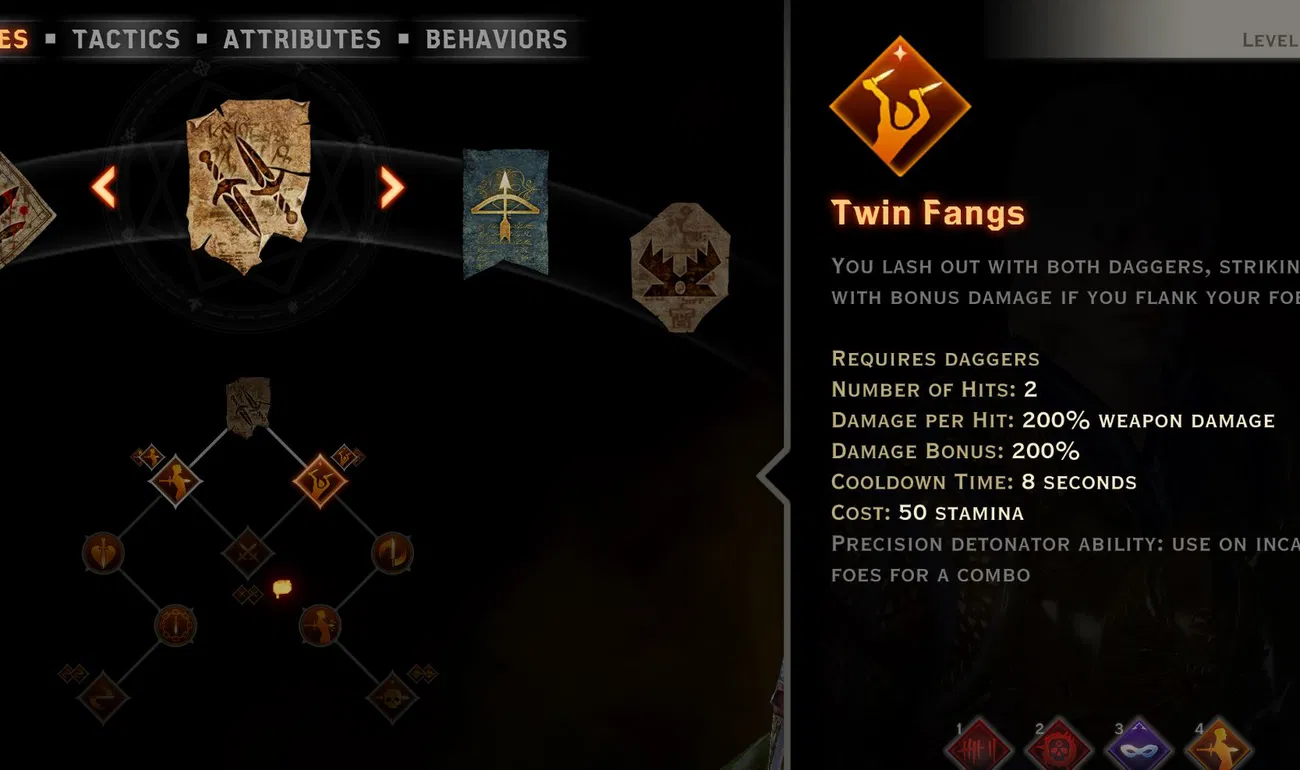Click the red tally-marks ability in slot 1
1300x770 pixels.
pyautogui.click(x=980, y=748)
